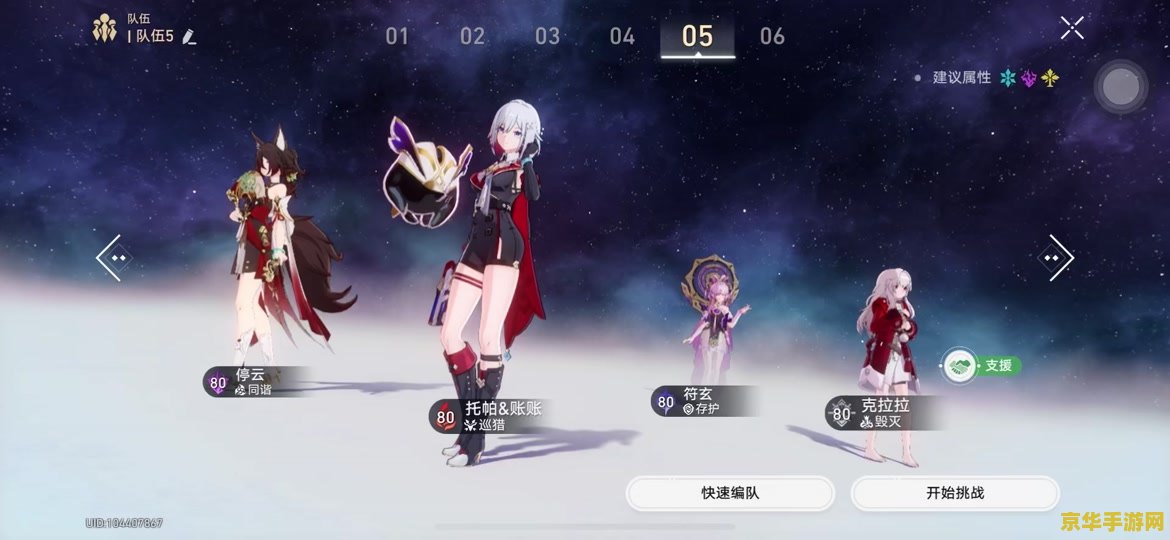Screen dimensions: 1170x540
Task: Switch to team tab 03
Action: click(547, 37)
